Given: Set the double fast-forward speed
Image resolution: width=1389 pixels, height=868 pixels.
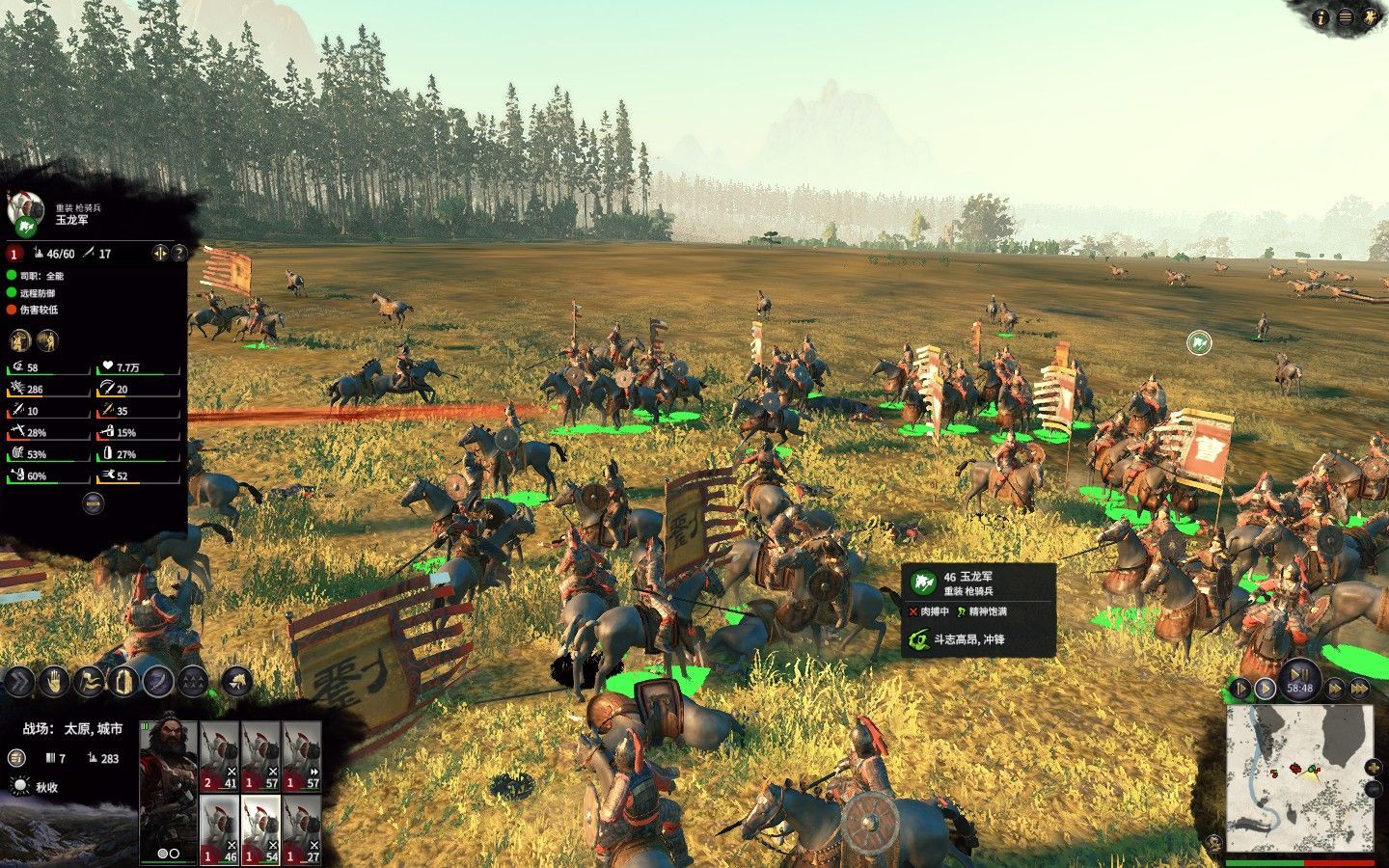Looking at the screenshot, I should click(x=1335, y=689).
